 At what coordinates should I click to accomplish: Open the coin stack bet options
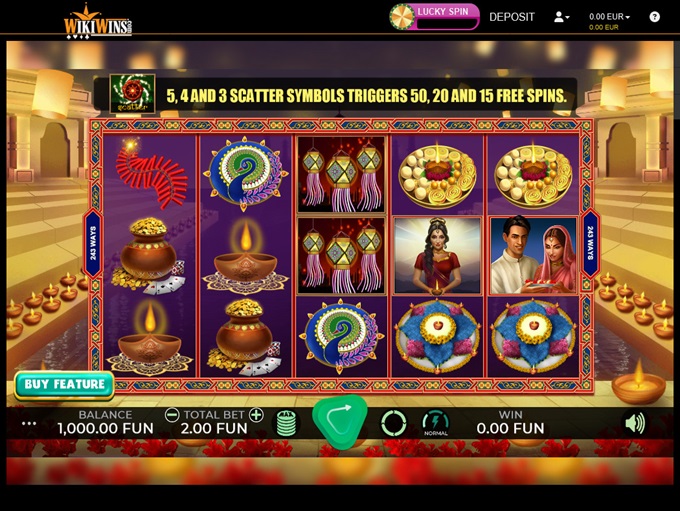point(287,423)
